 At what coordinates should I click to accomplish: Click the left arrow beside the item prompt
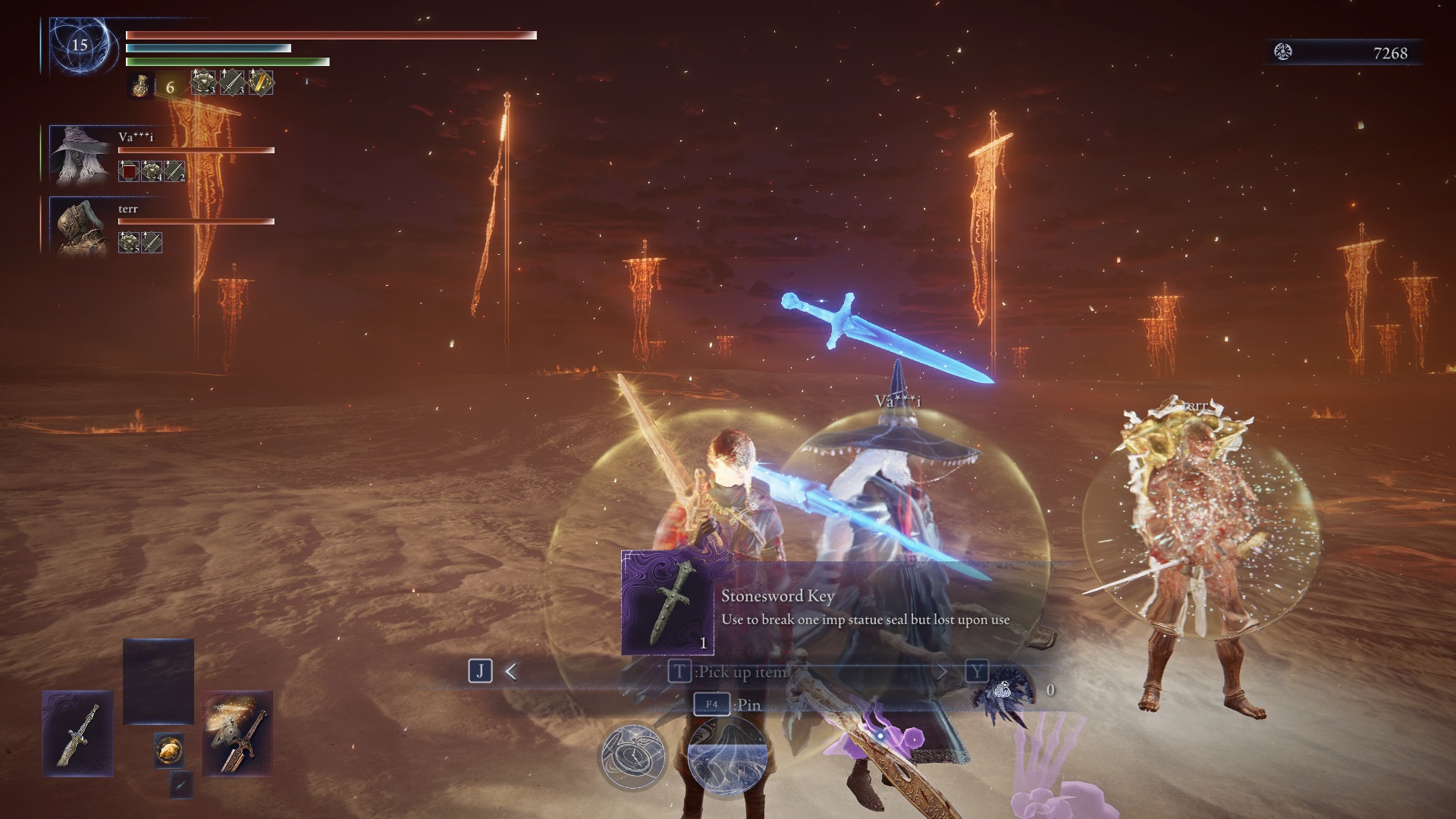[x=511, y=671]
